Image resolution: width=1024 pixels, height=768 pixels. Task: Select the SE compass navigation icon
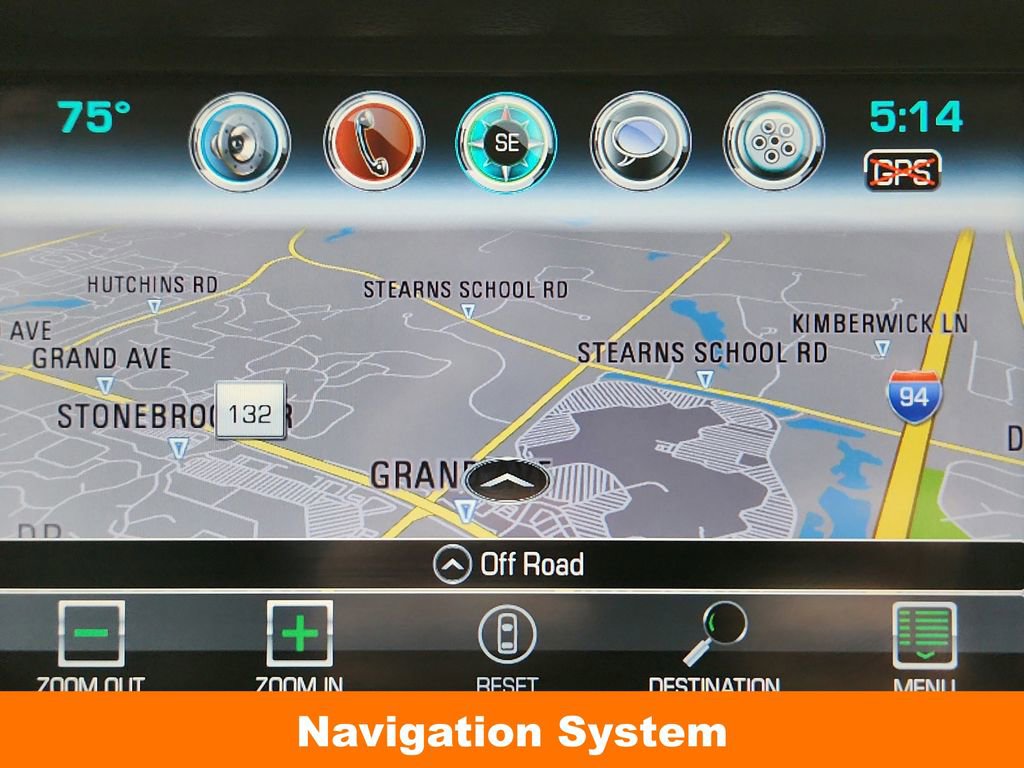pos(507,142)
